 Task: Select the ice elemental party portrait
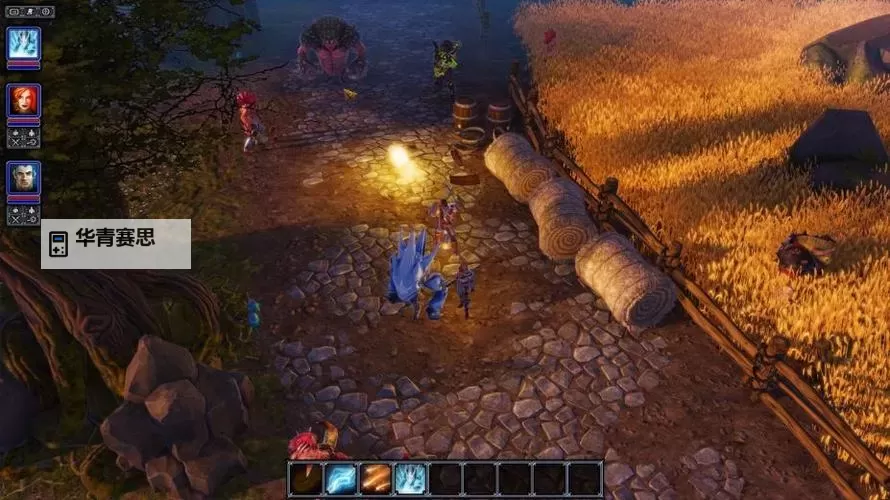click(x=23, y=43)
